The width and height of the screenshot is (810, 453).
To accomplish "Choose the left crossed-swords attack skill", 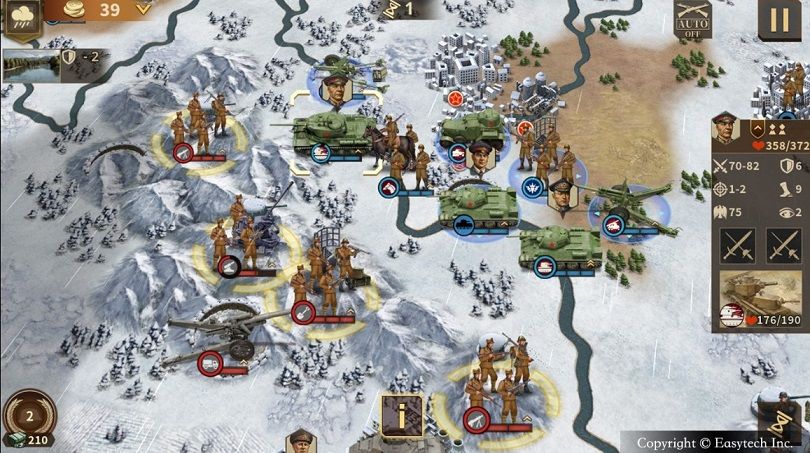I will [737, 244].
